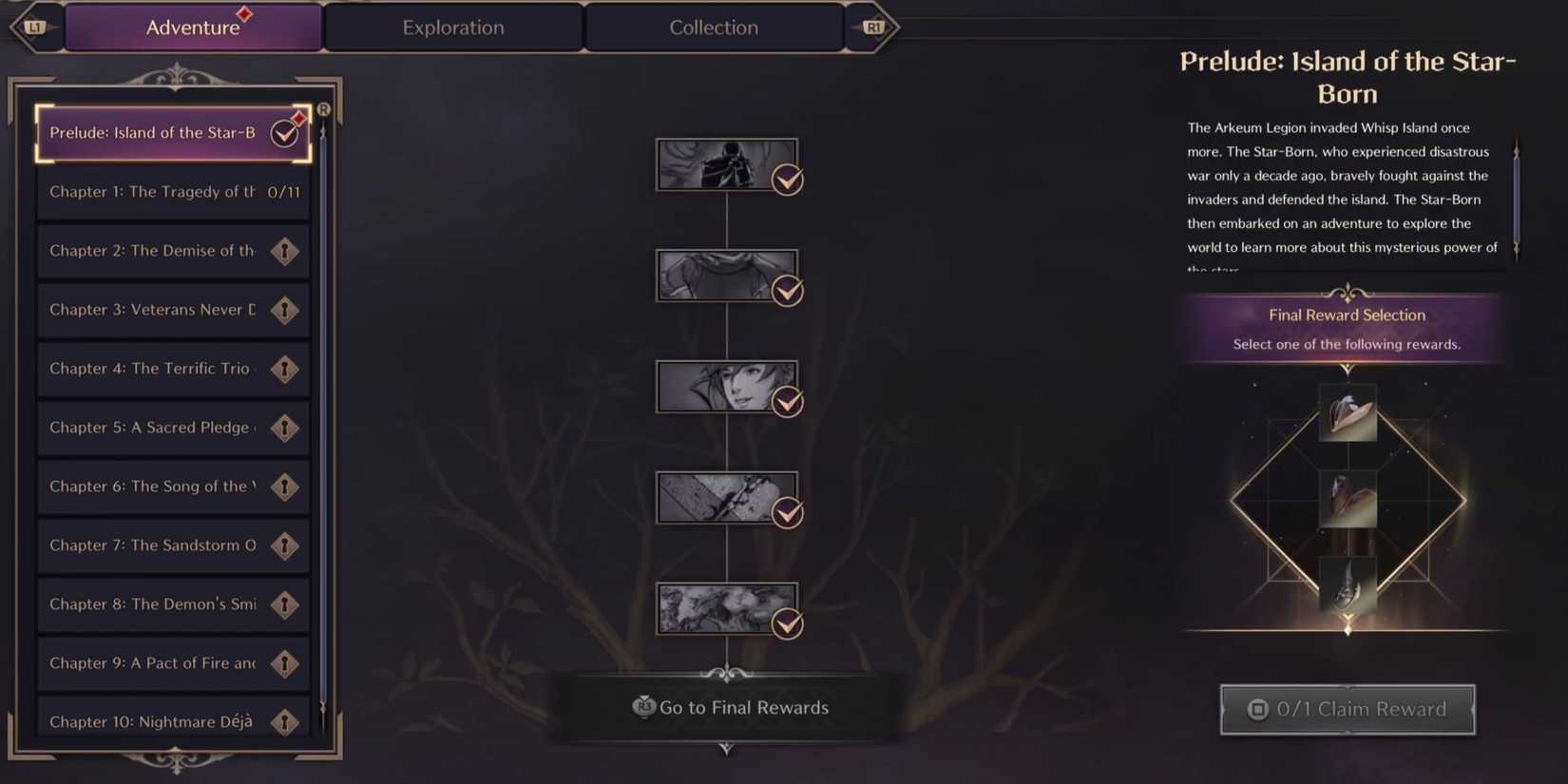Click the checkmark badge on the Prelude entry
The image size is (1568, 784).
284,133
